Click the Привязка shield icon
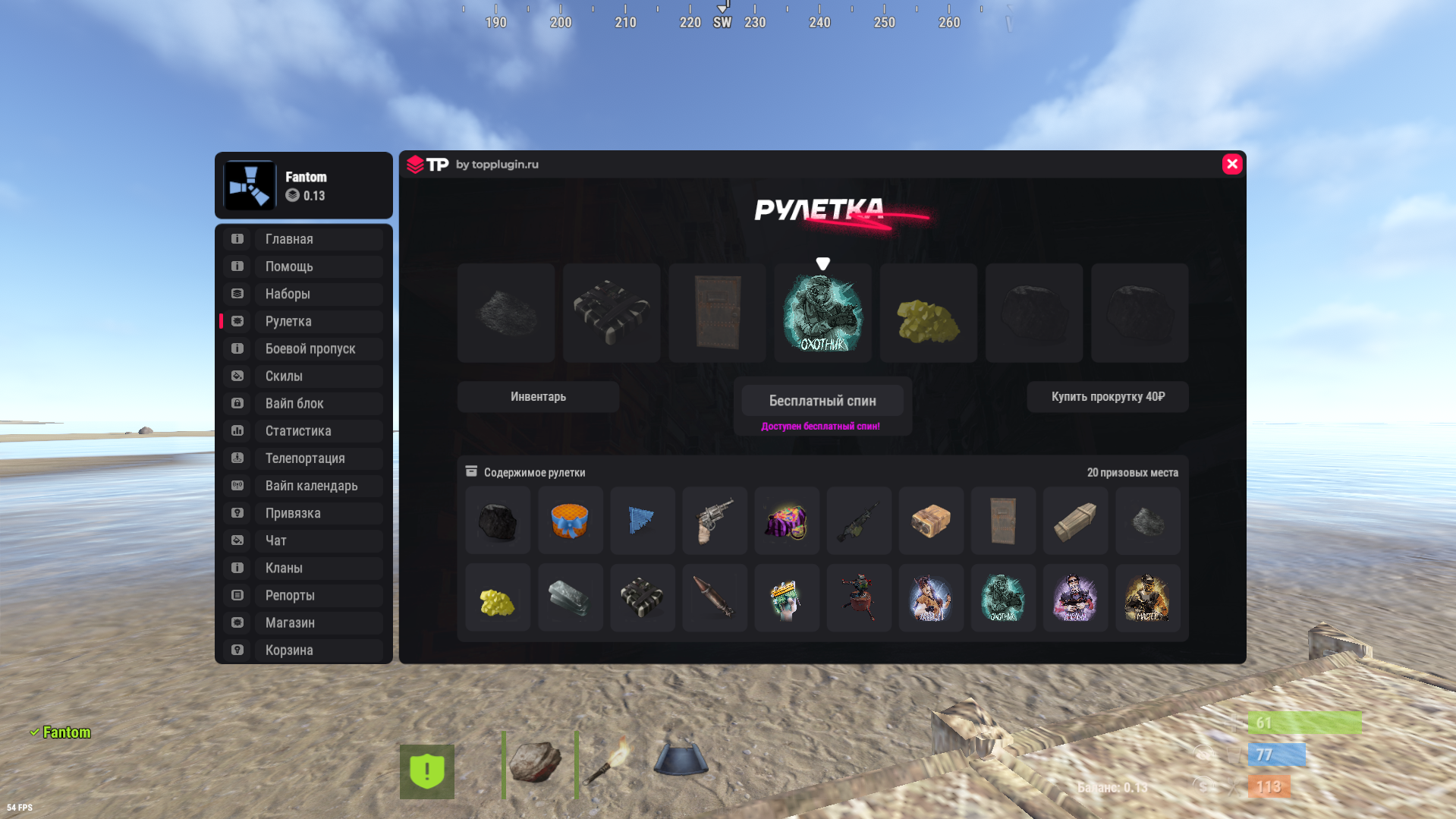 (236, 512)
